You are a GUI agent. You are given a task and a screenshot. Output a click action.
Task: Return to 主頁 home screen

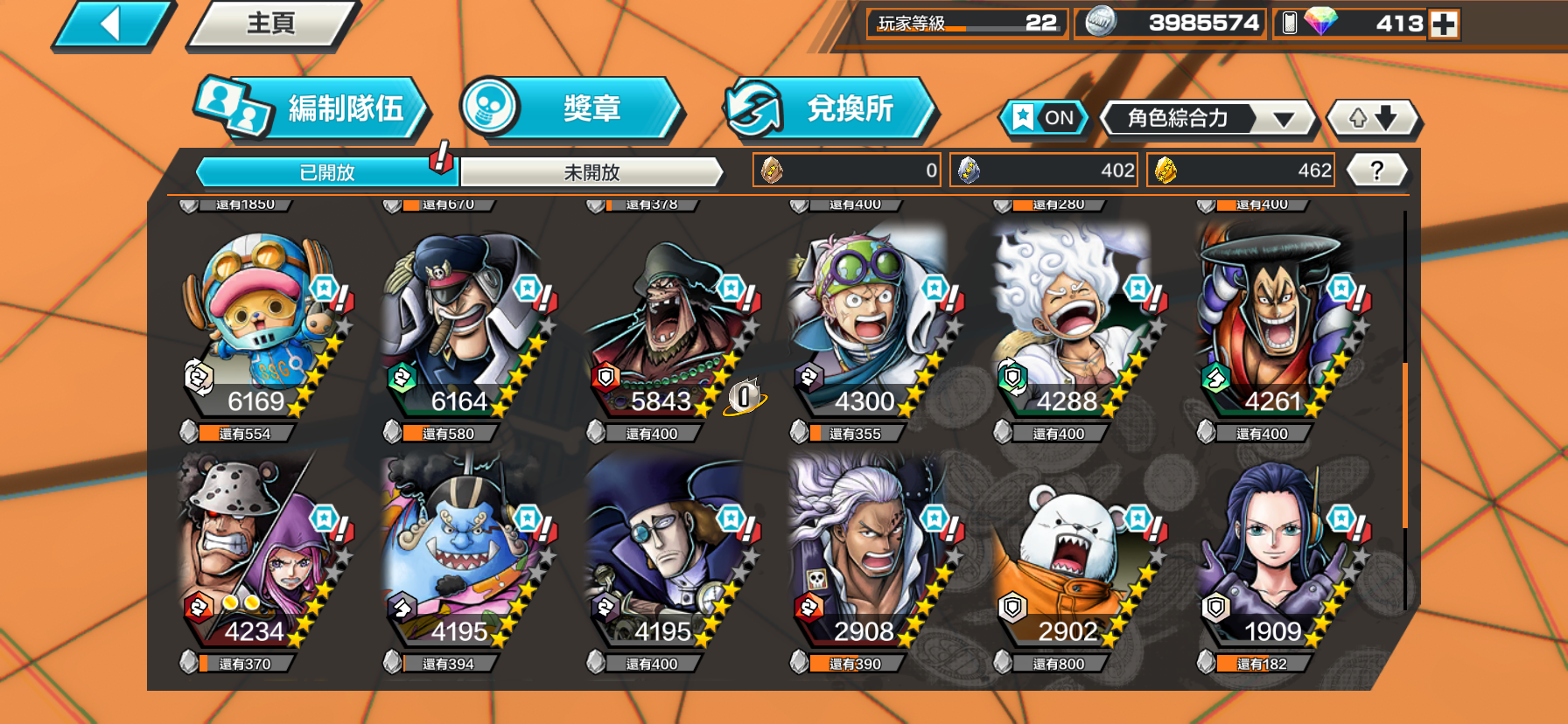pyautogui.click(x=271, y=24)
